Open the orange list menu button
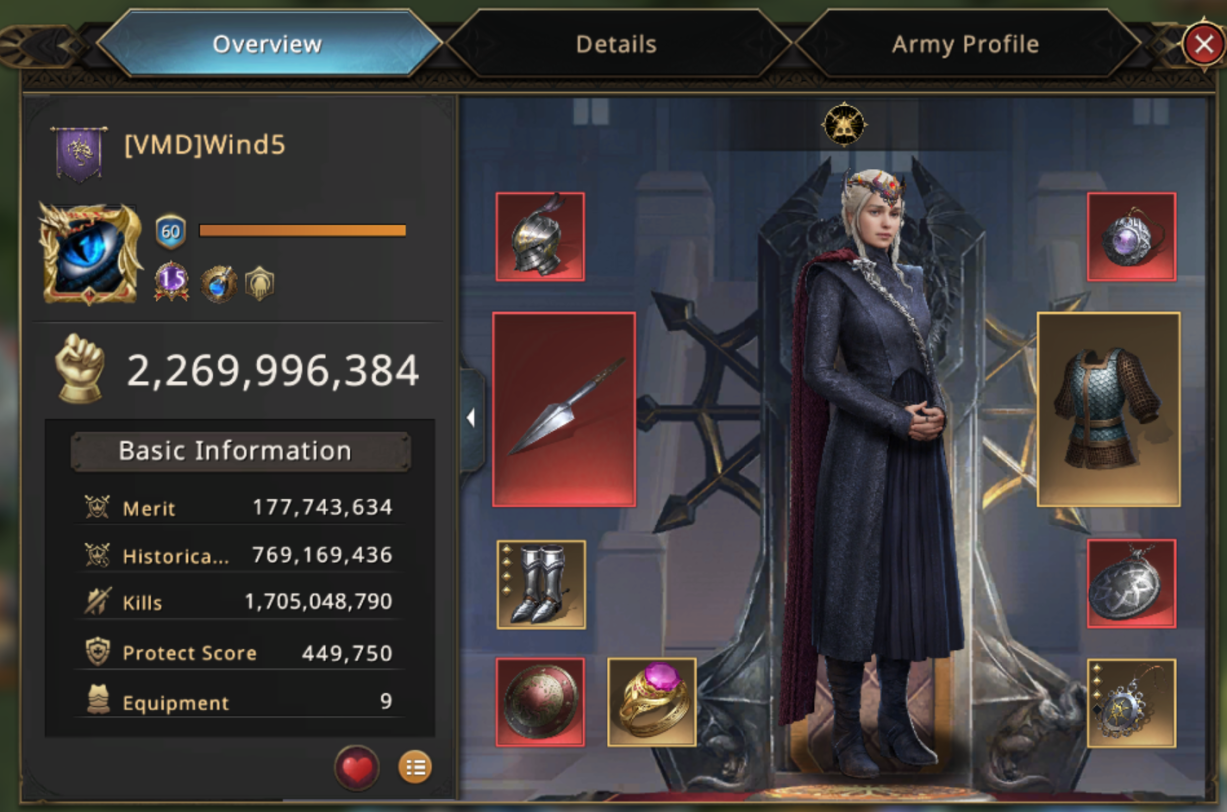The image size is (1227, 812). point(415,768)
